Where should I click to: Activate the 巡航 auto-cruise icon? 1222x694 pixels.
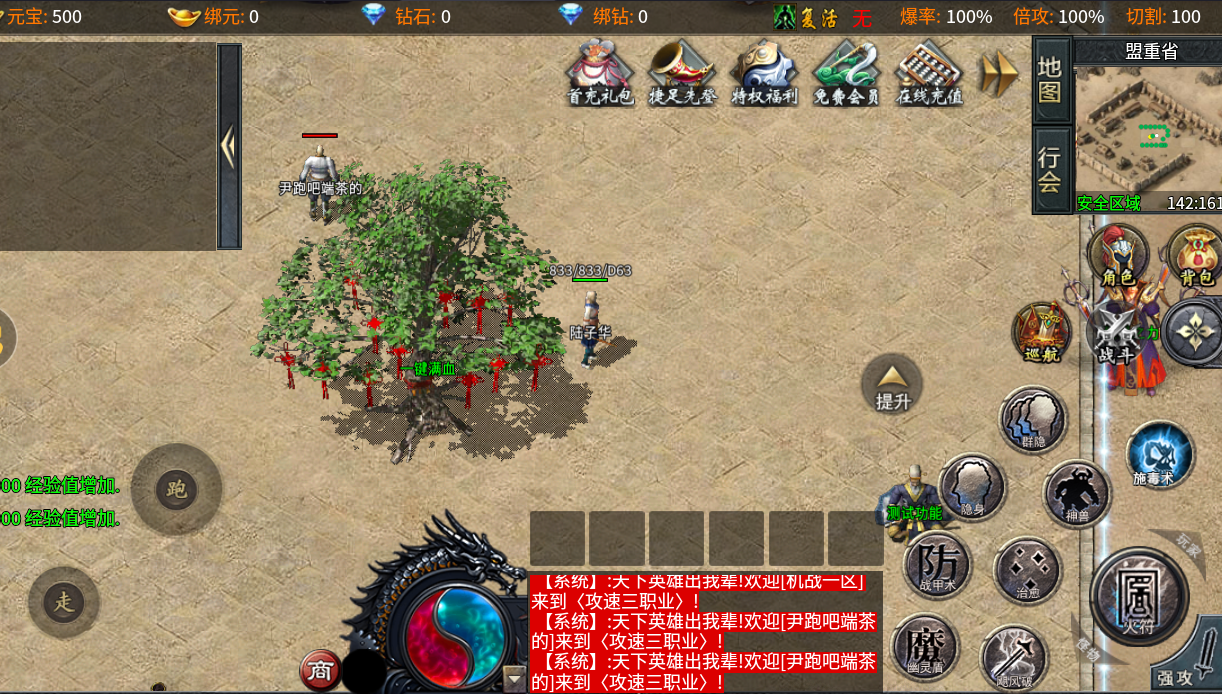(1041, 332)
